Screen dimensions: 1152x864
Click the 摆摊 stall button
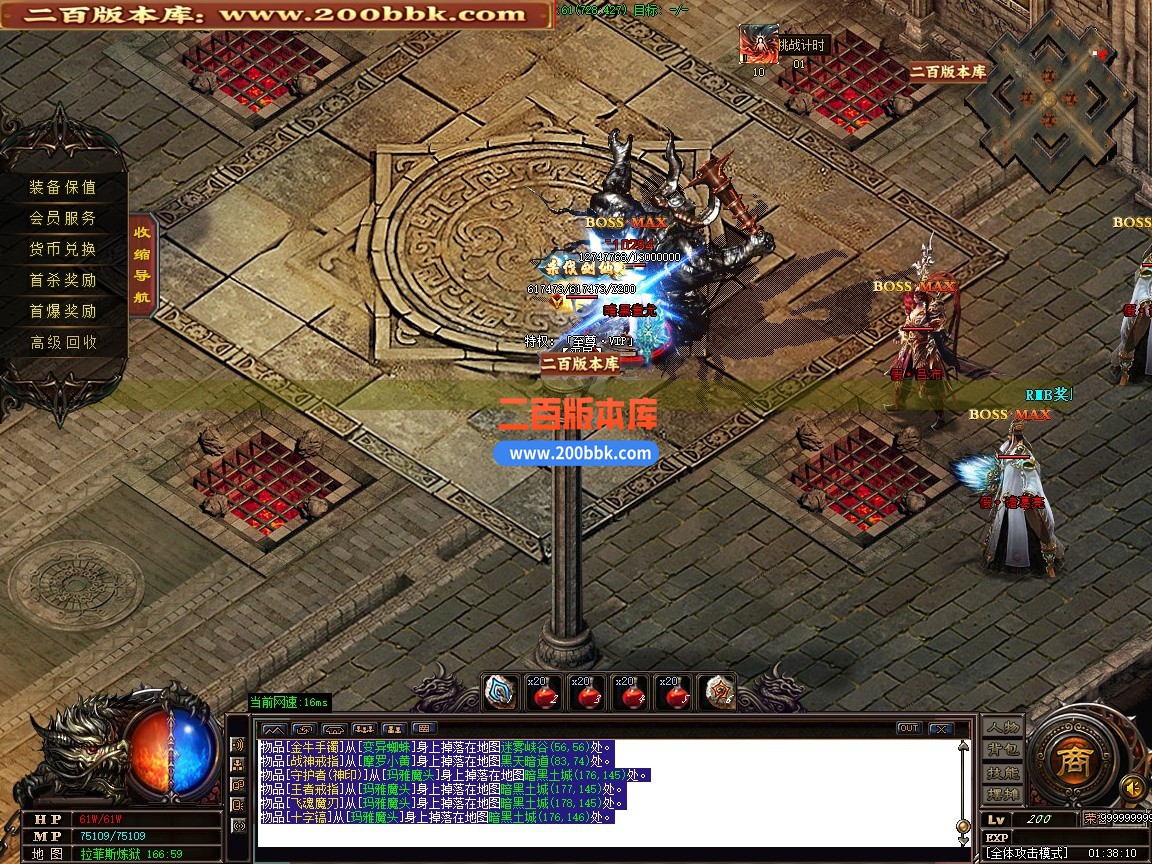click(1003, 796)
